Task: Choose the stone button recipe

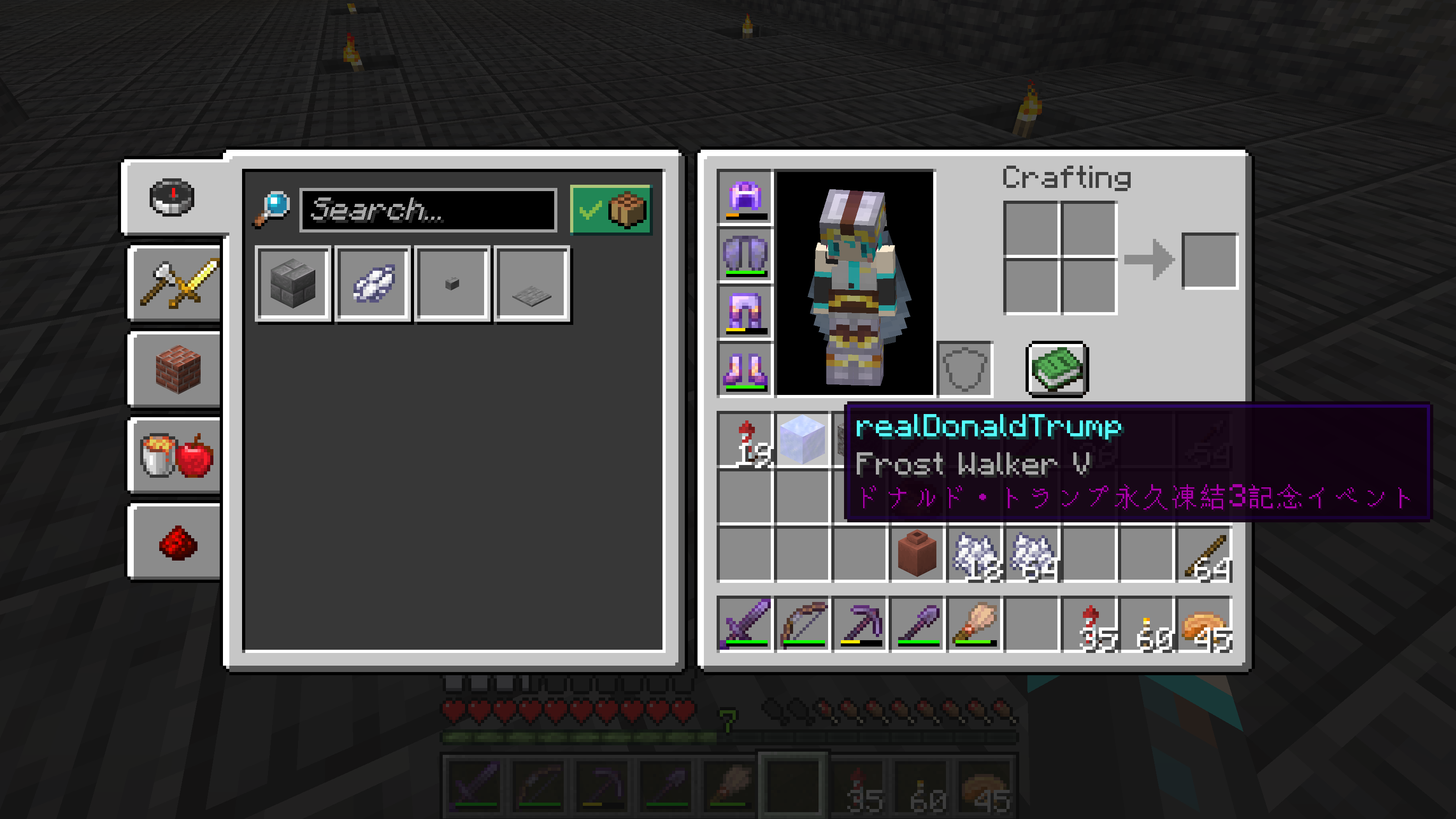Action: pyautogui.click(x=452, y=284)
